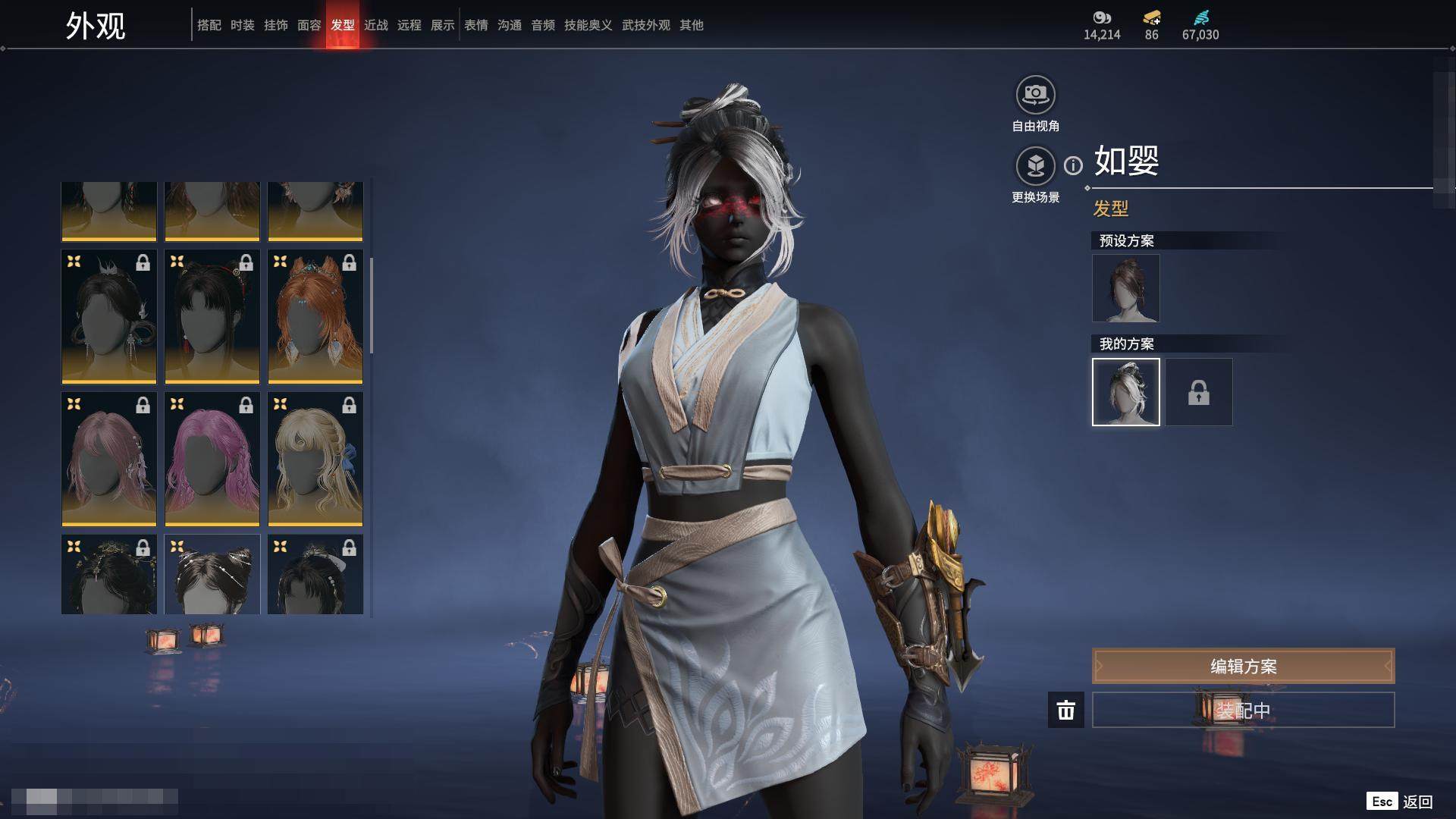Click the locked 我的方案 slot
Viewport: 1456px width, 819px height.
[x=1198, y=392]
